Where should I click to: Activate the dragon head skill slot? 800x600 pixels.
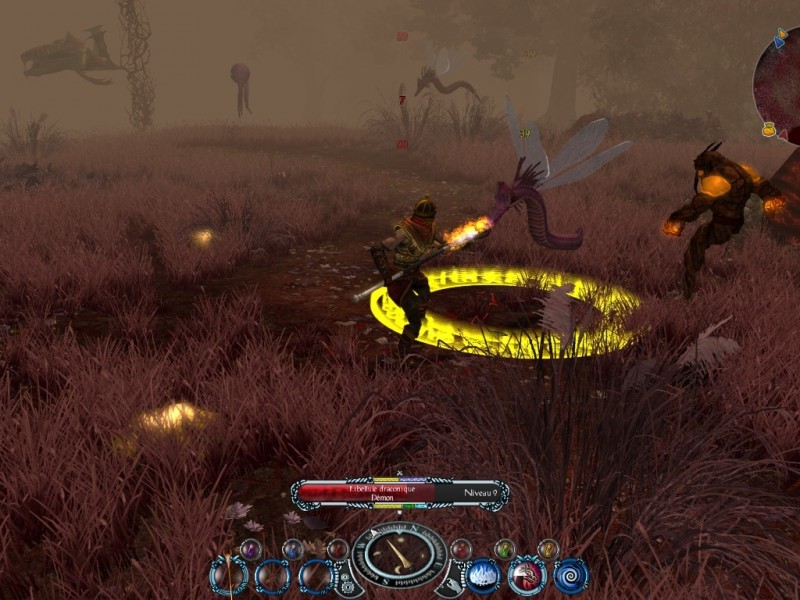pos(527,575)
